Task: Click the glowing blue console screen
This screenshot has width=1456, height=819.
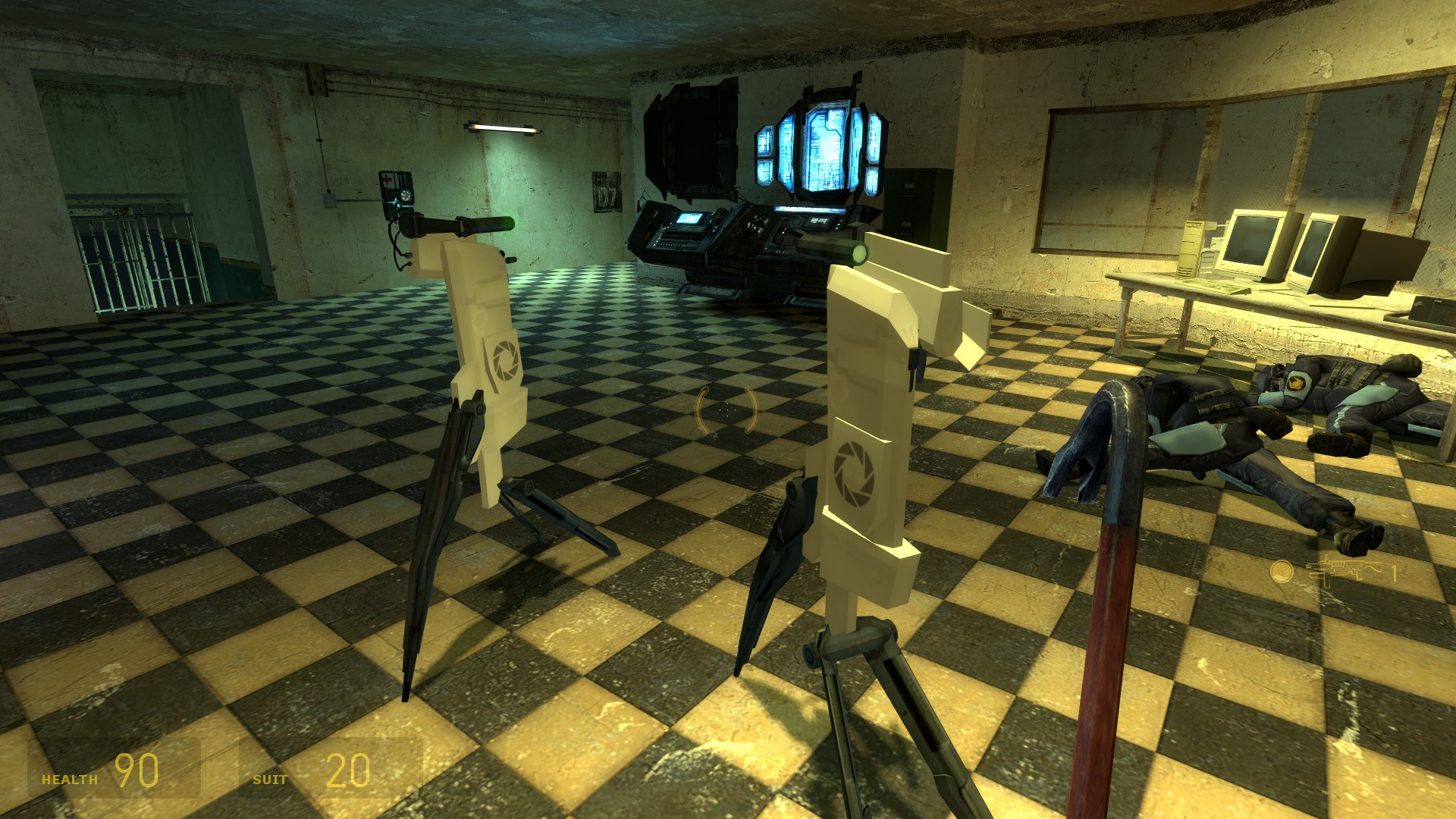Action: tap(827, 148)
